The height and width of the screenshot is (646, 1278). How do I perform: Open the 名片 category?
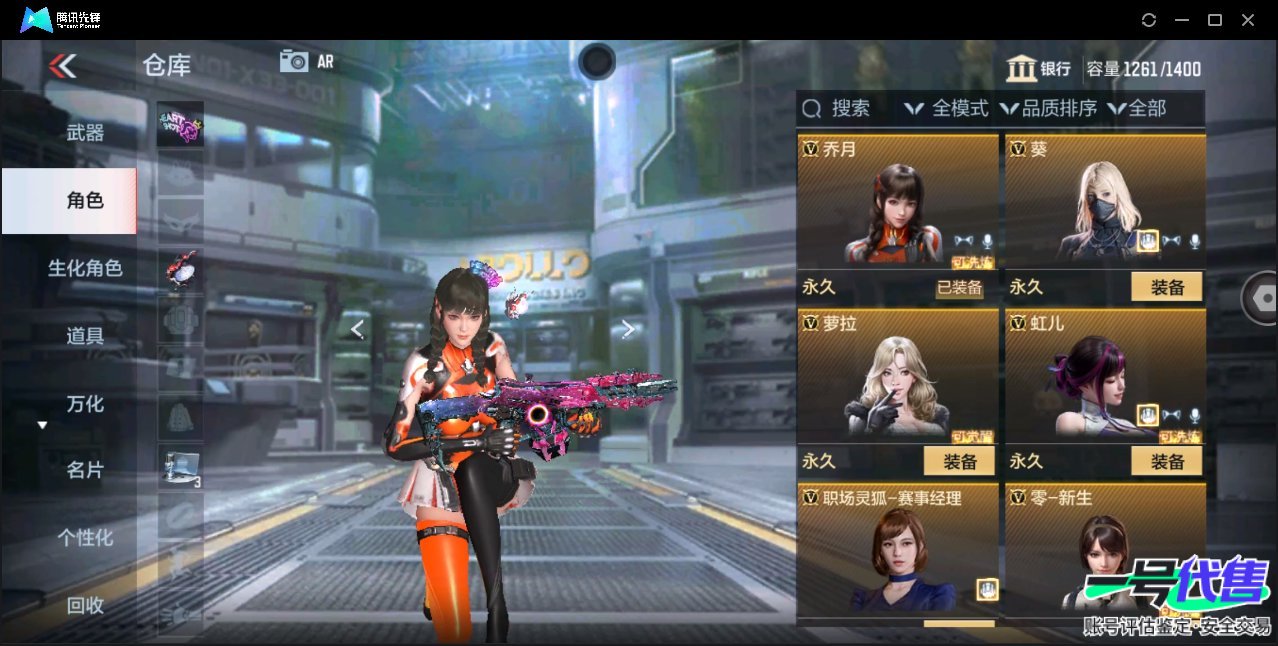[85, 470]
